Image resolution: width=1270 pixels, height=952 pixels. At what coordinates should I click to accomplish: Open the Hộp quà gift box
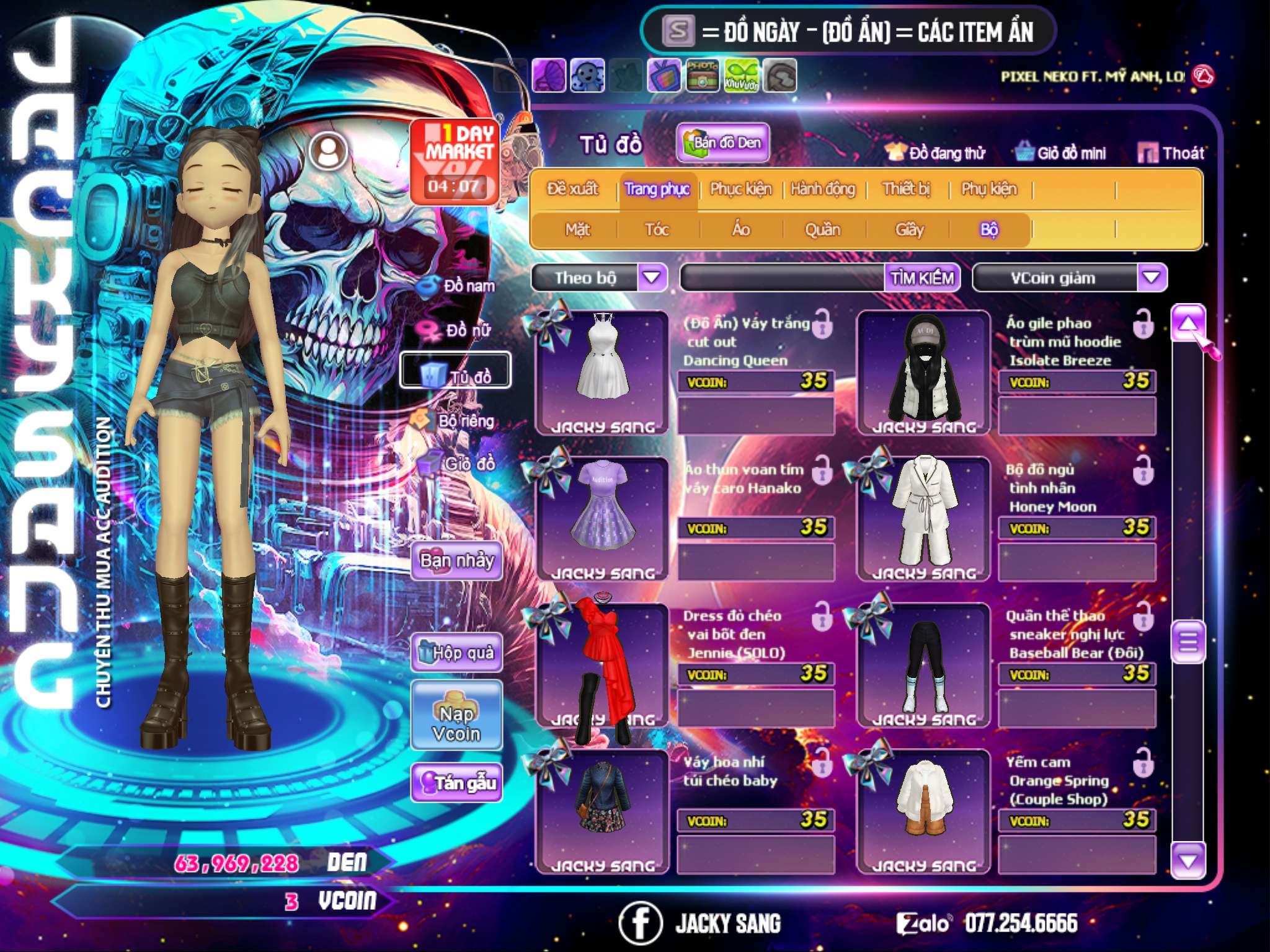coord(456,652)
